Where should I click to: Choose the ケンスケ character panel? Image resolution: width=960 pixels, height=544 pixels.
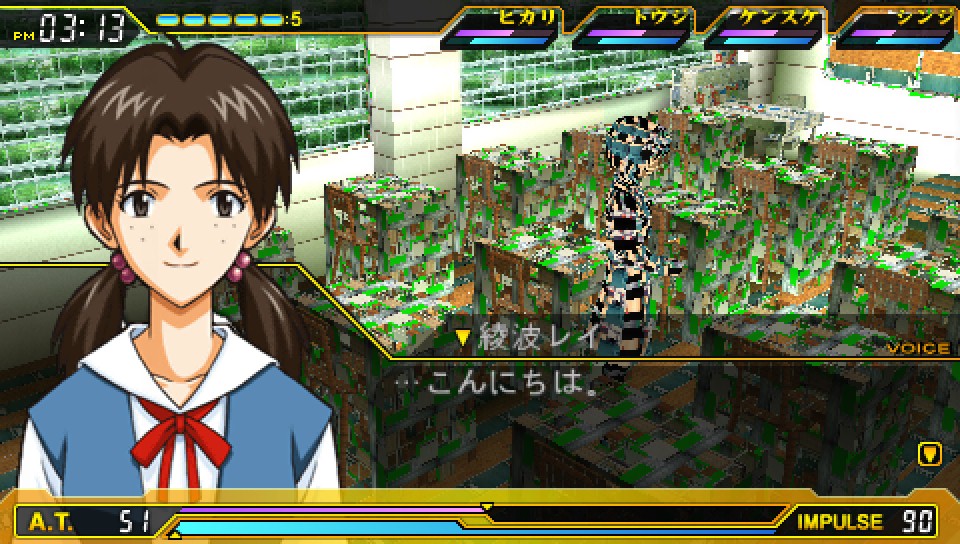click(764, 27)
